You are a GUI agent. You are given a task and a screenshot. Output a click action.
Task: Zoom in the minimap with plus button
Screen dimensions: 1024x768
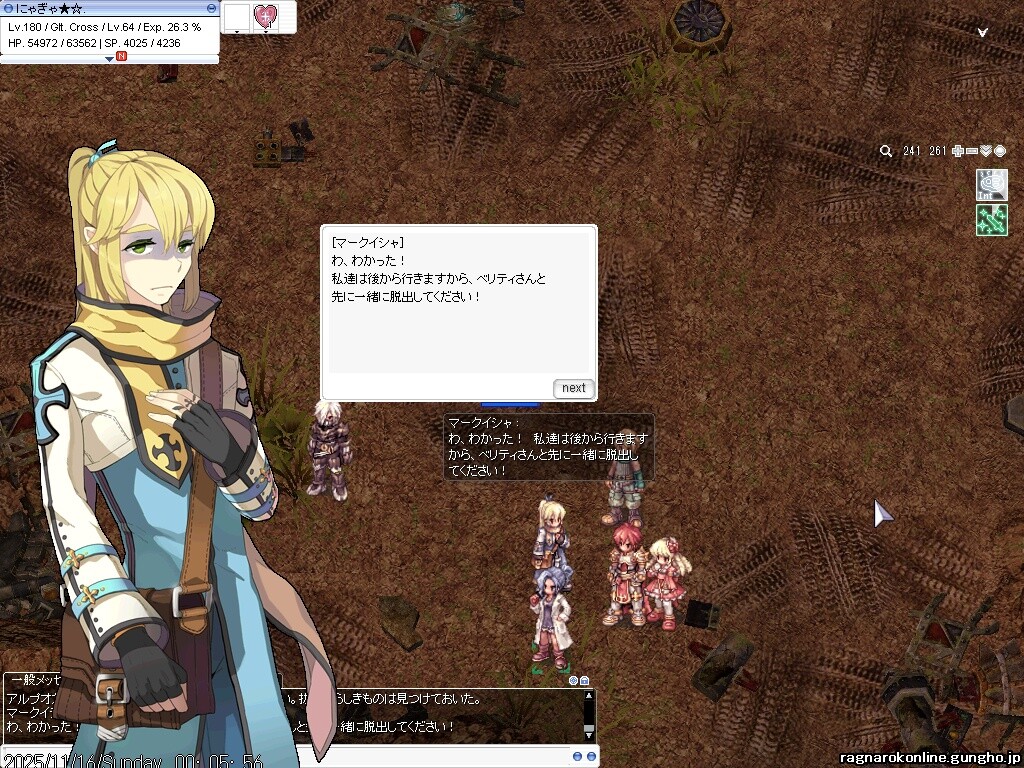958,151
